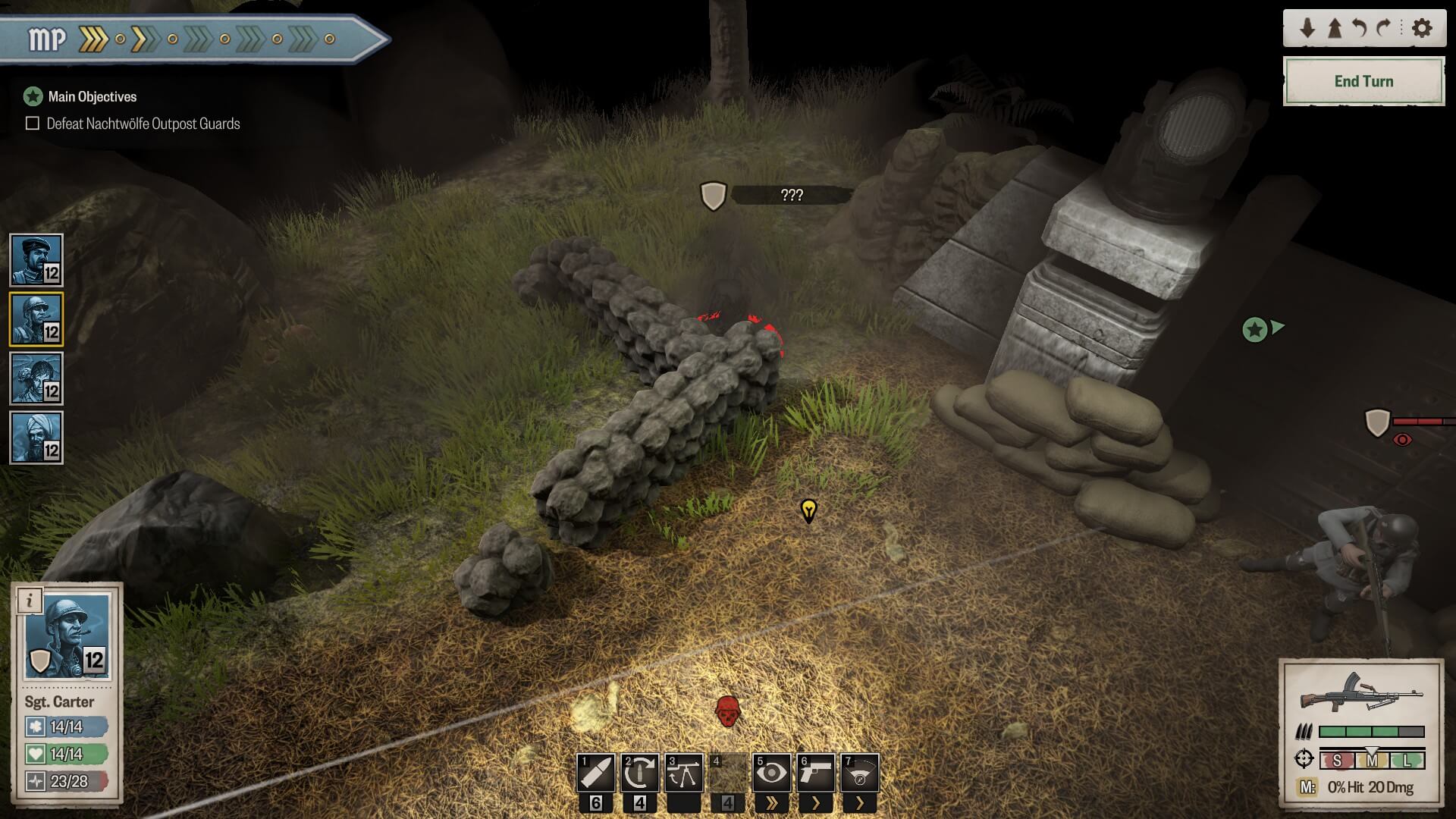Use the reload ability icon
The image size is (1456, 819).
click(x=639, y=773)
